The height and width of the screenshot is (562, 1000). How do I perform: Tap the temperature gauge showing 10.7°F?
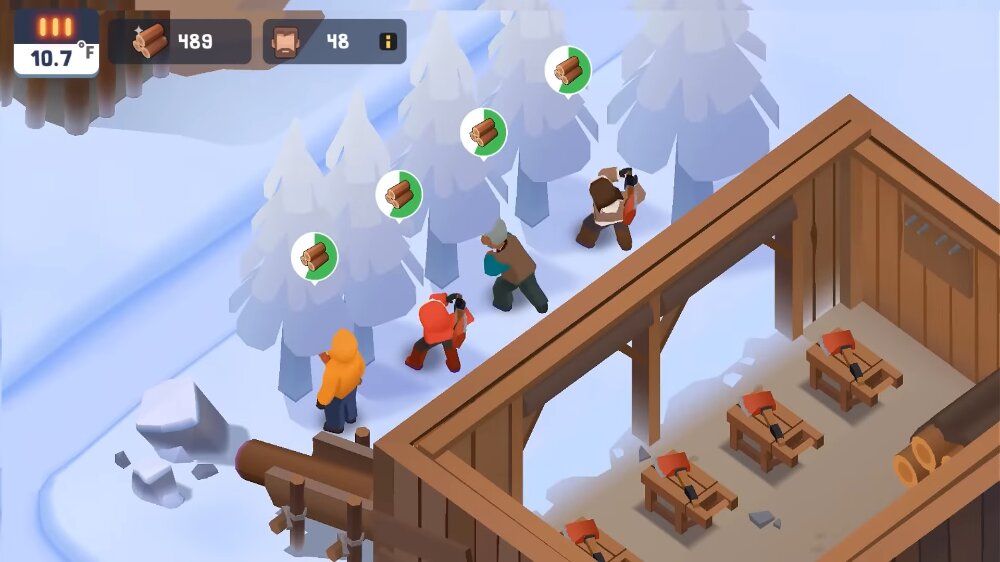[x=57, y=44]
